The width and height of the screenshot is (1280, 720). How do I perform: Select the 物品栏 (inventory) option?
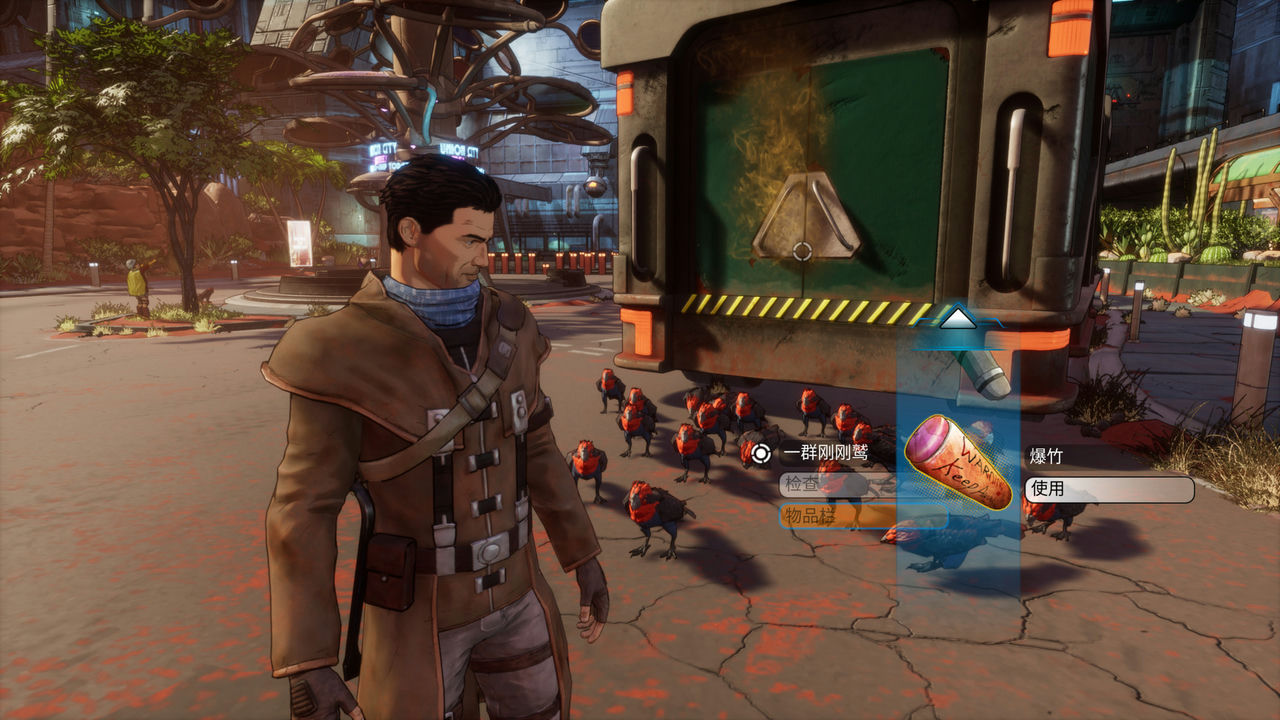point(862,516)
